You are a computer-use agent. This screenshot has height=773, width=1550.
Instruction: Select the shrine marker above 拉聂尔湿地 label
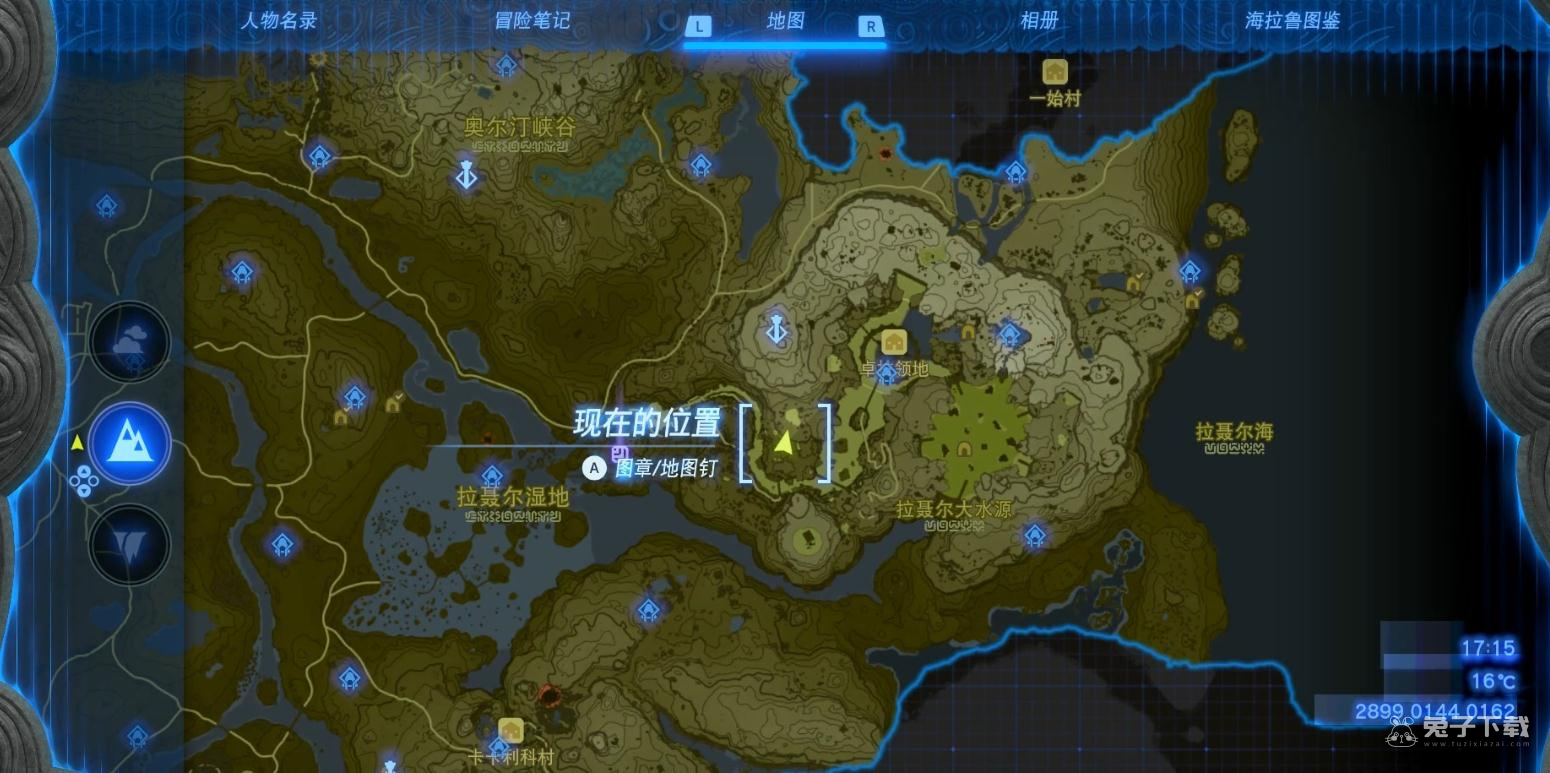tap(491, 476)
